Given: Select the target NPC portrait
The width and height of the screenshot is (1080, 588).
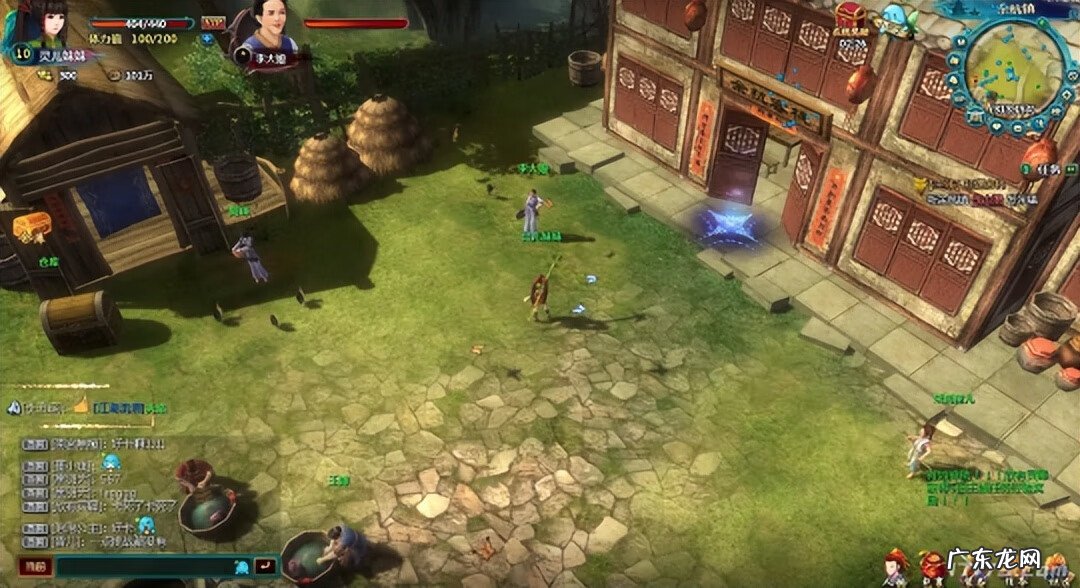Looking at the screenshot, I should [267, 27].
